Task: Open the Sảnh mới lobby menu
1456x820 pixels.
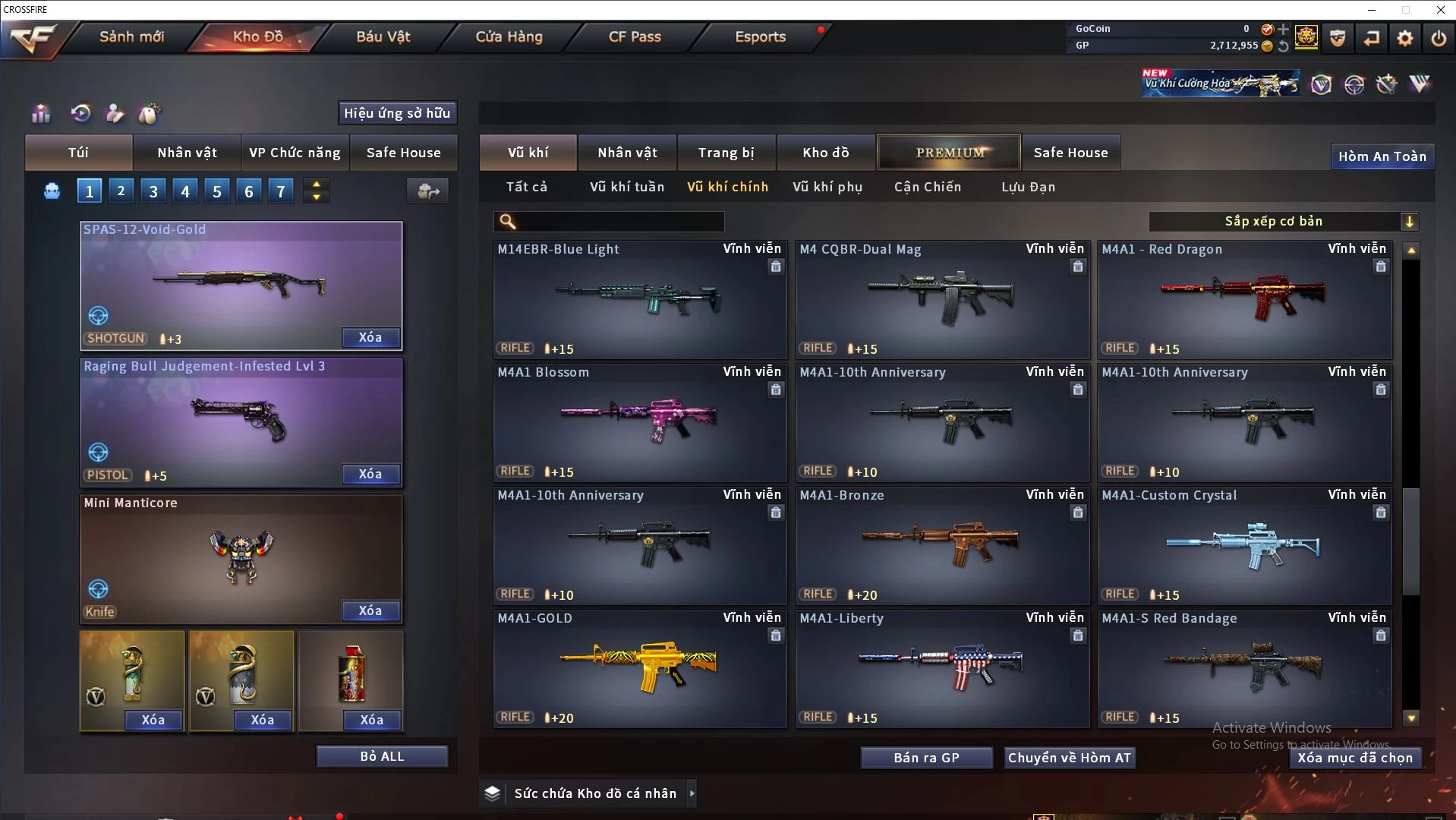Action: [x=131, y=36]
